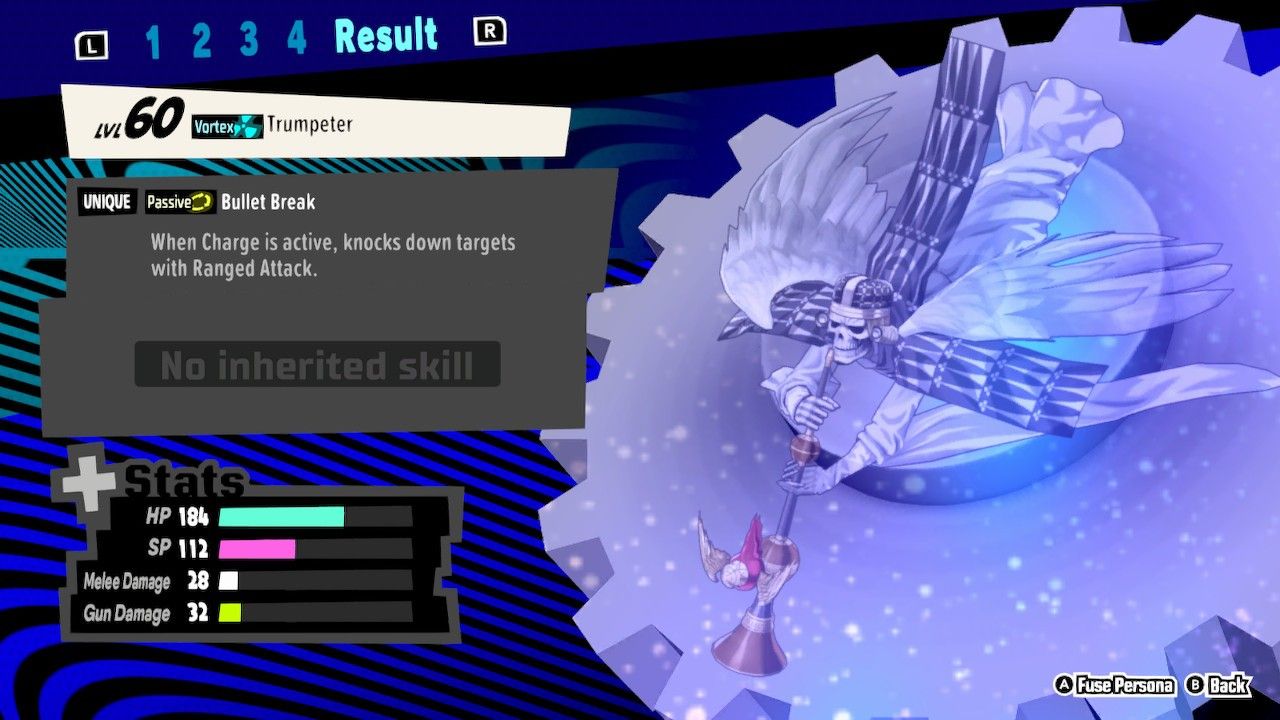Click the UNIQUE badge on Bullet Break
The width and height of the screenshot is (1280, 720).
coord(107,202)
